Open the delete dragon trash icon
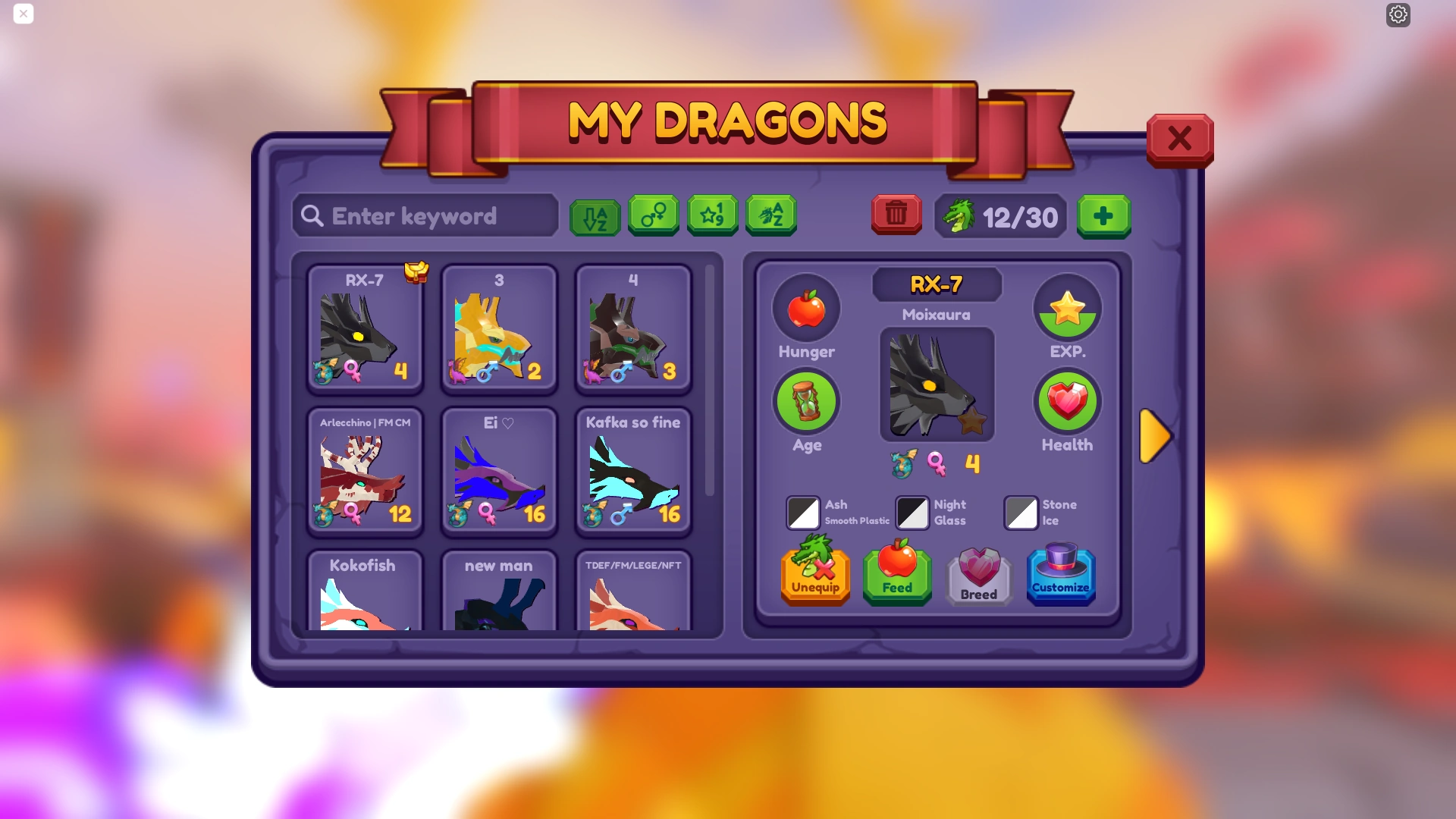The height and width of the screenshot is (819, 1456). coord(896,215)
